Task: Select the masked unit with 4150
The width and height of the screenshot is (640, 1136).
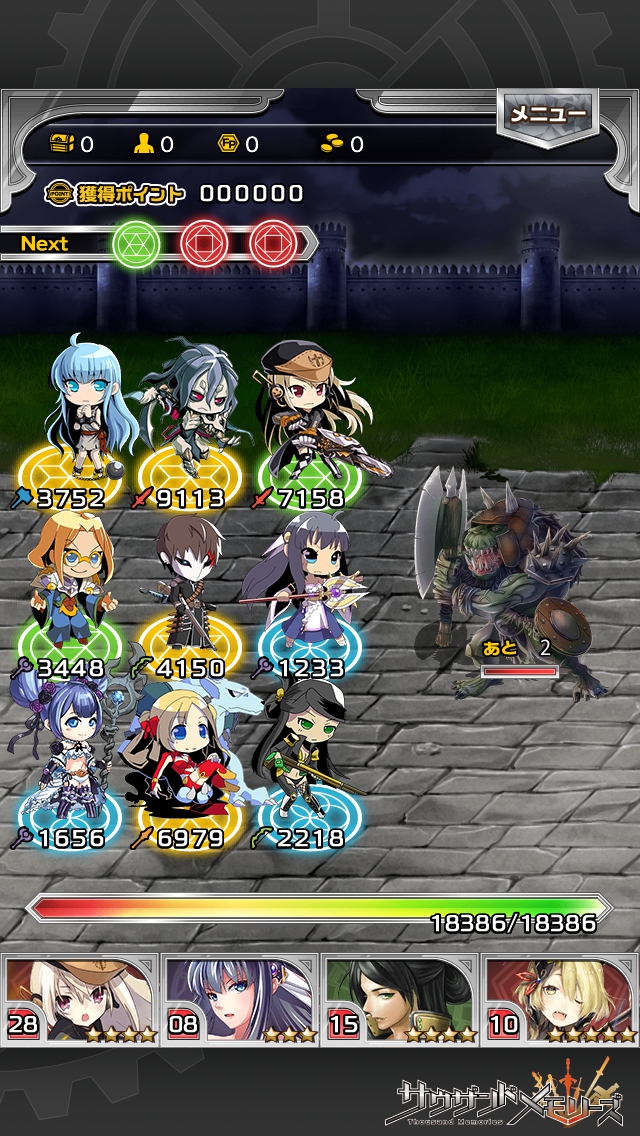Action: (x=187, y=590)
